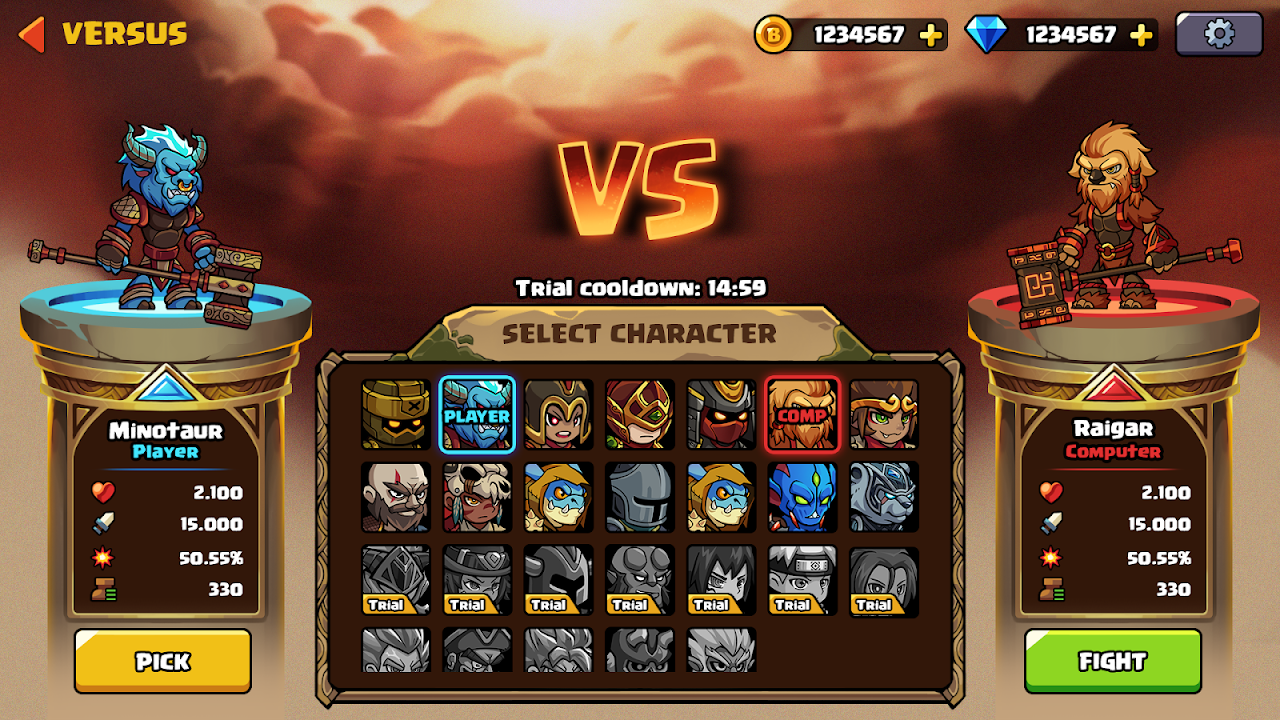1280x720 pixels.
Task: Open the settings gear menu
Action: 1218,34
